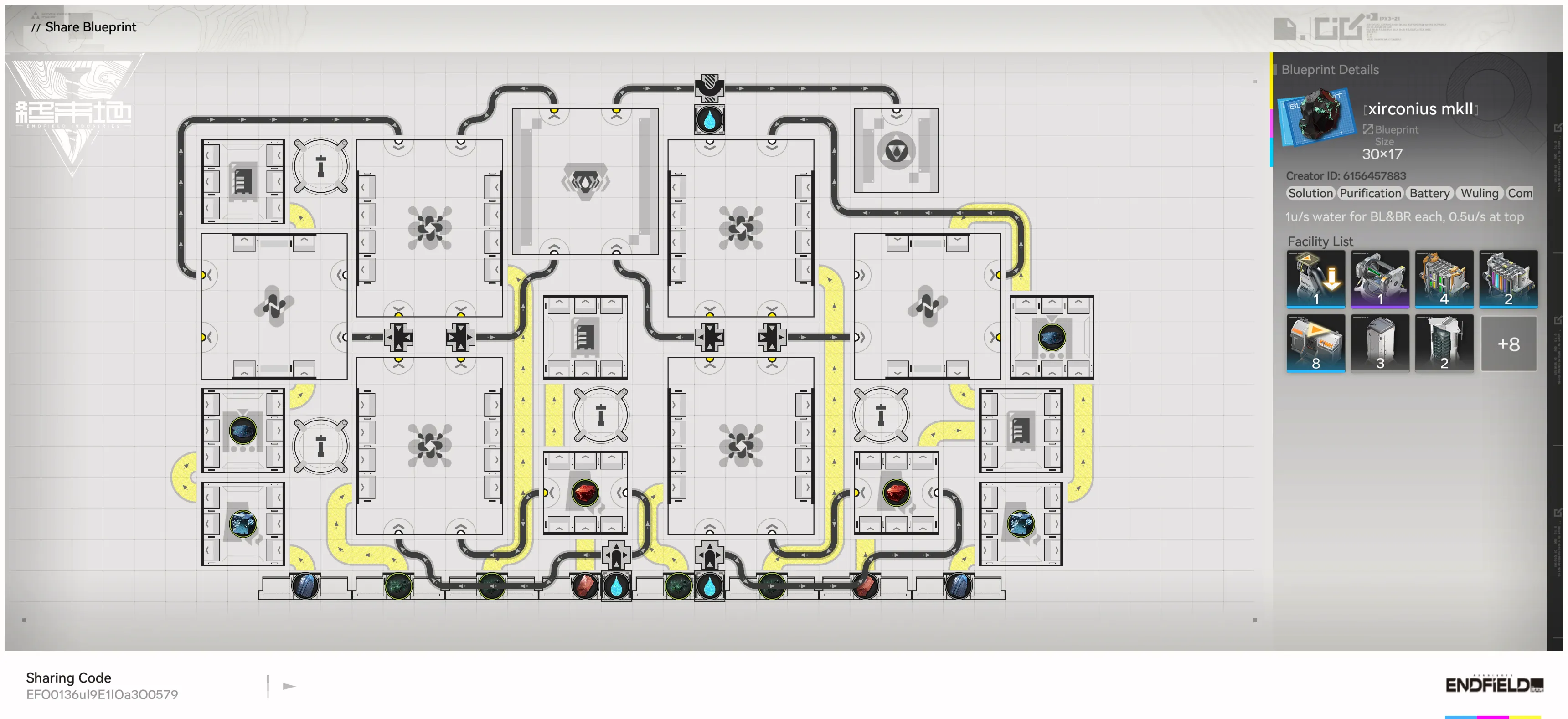
Task: Expand the +8 tile to show hidden facilities
Action: point(1510,344)
